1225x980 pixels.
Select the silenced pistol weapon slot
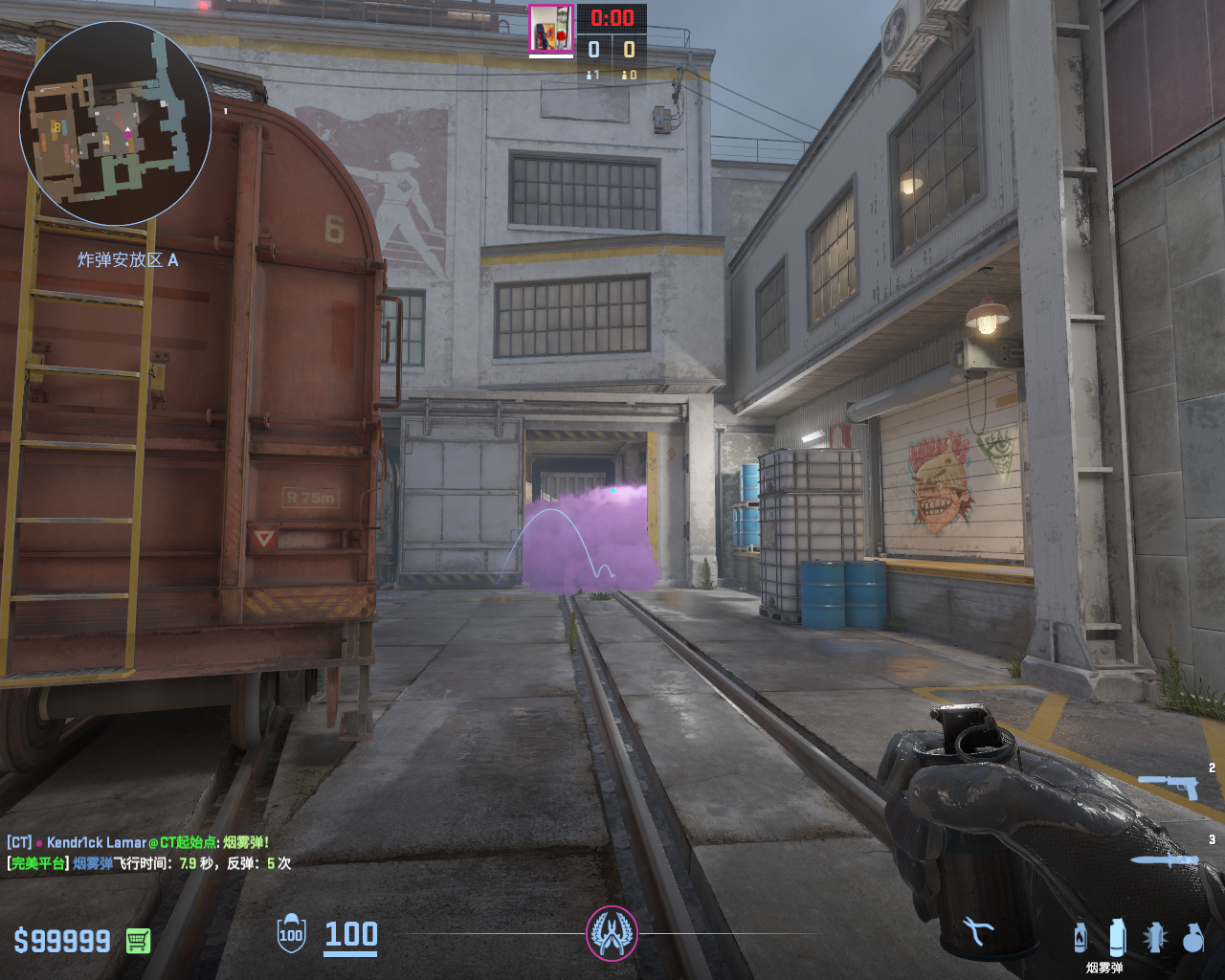pos(1168,785)
